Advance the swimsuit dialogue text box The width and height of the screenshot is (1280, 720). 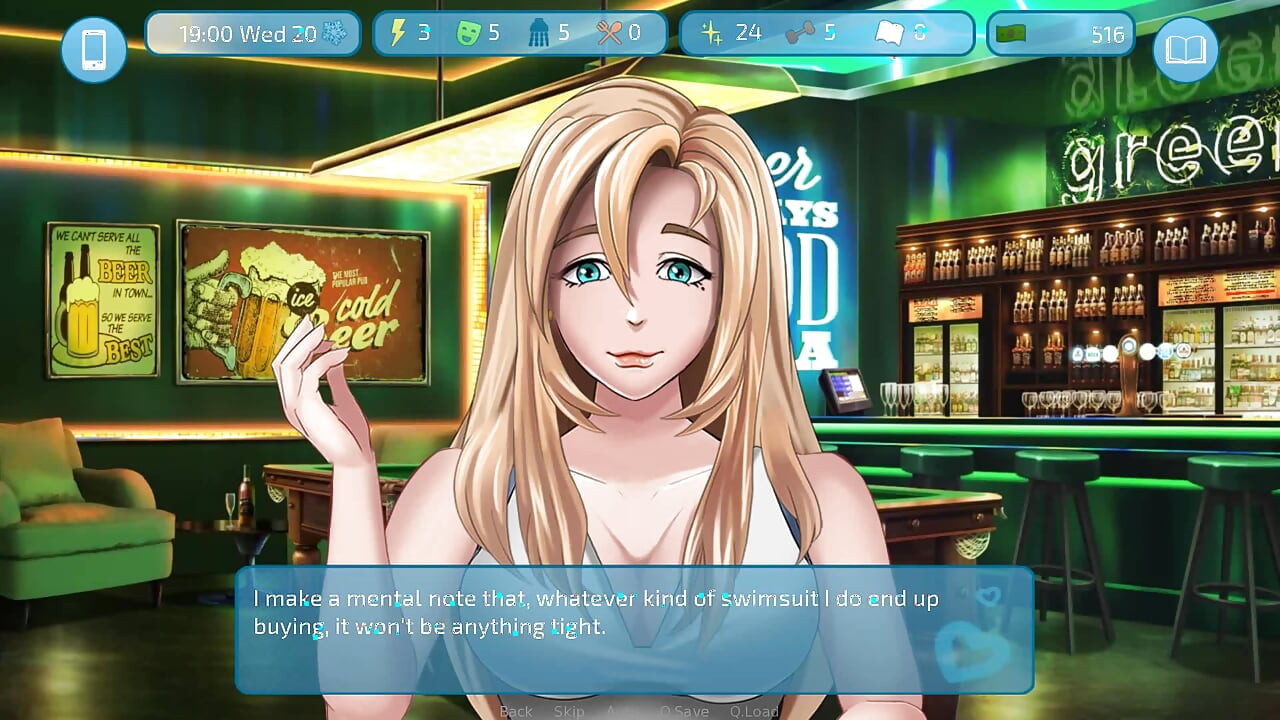point(634,630)
